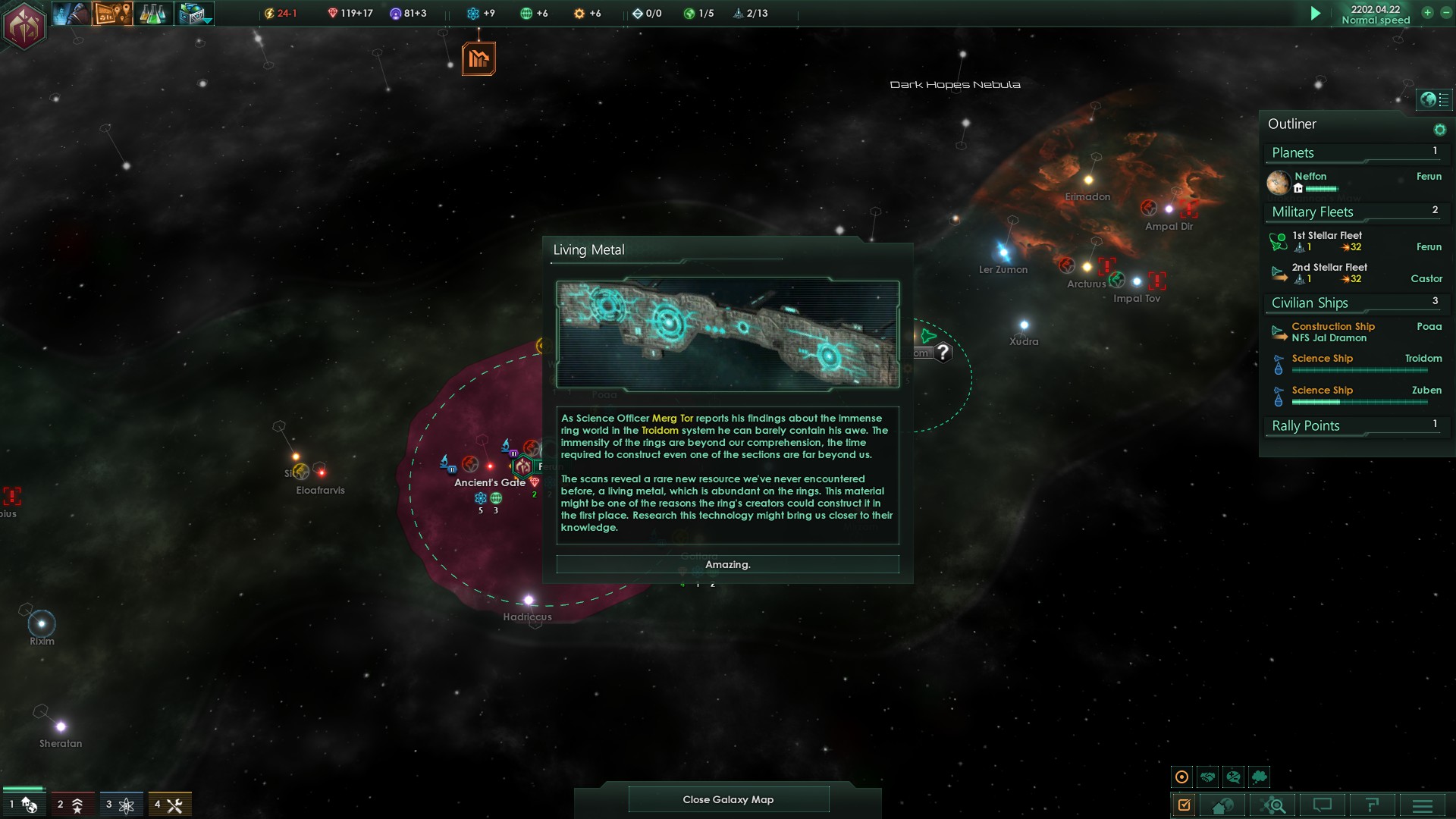Increase game speed with the plus button
Screen dimensions: 1456x819
click(x=1427, y=12)
